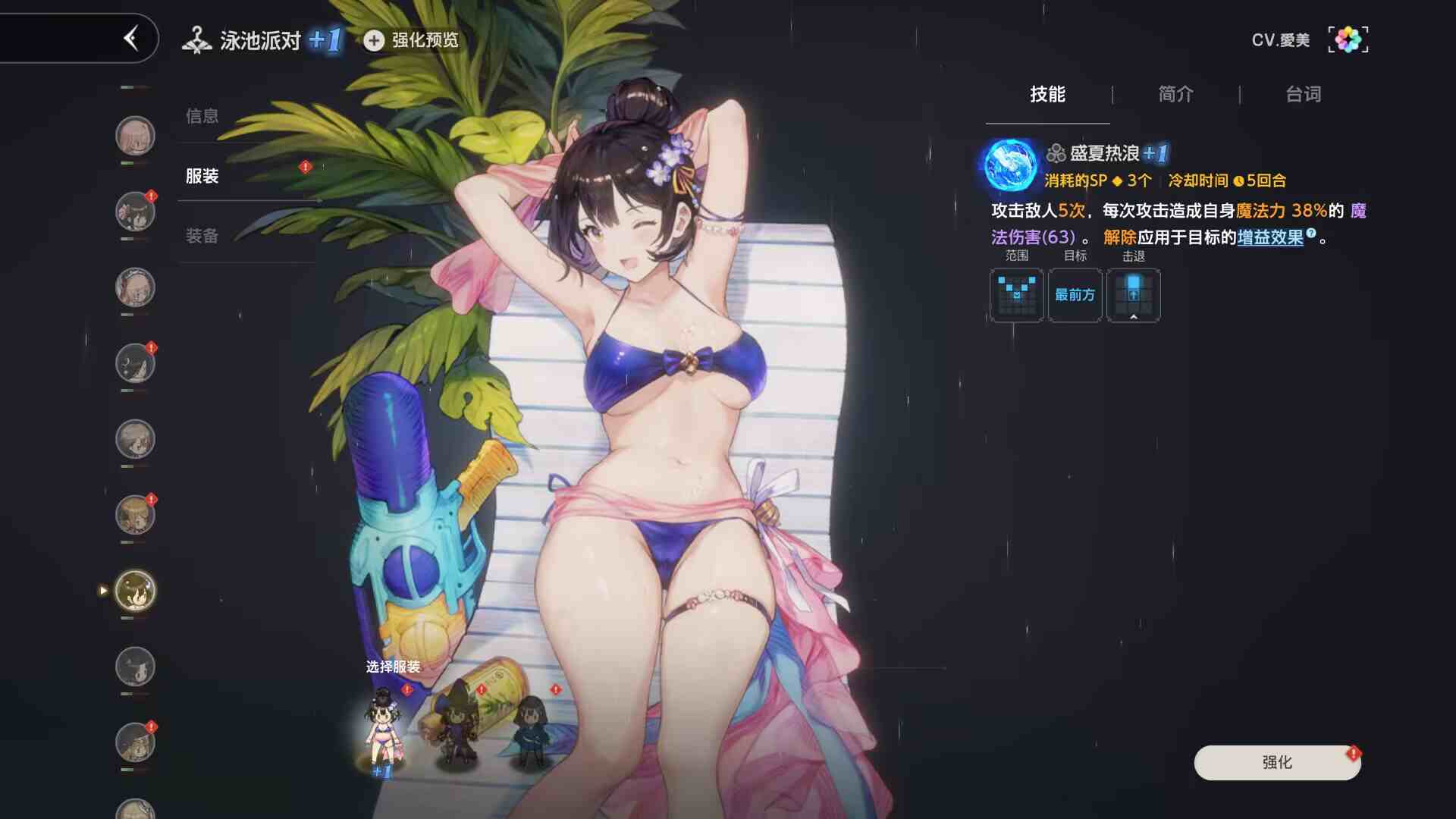Screen dimensions: 1456x819
Task: Click the hanger icon beside 泳池派对 title
Action: (199, 39)
